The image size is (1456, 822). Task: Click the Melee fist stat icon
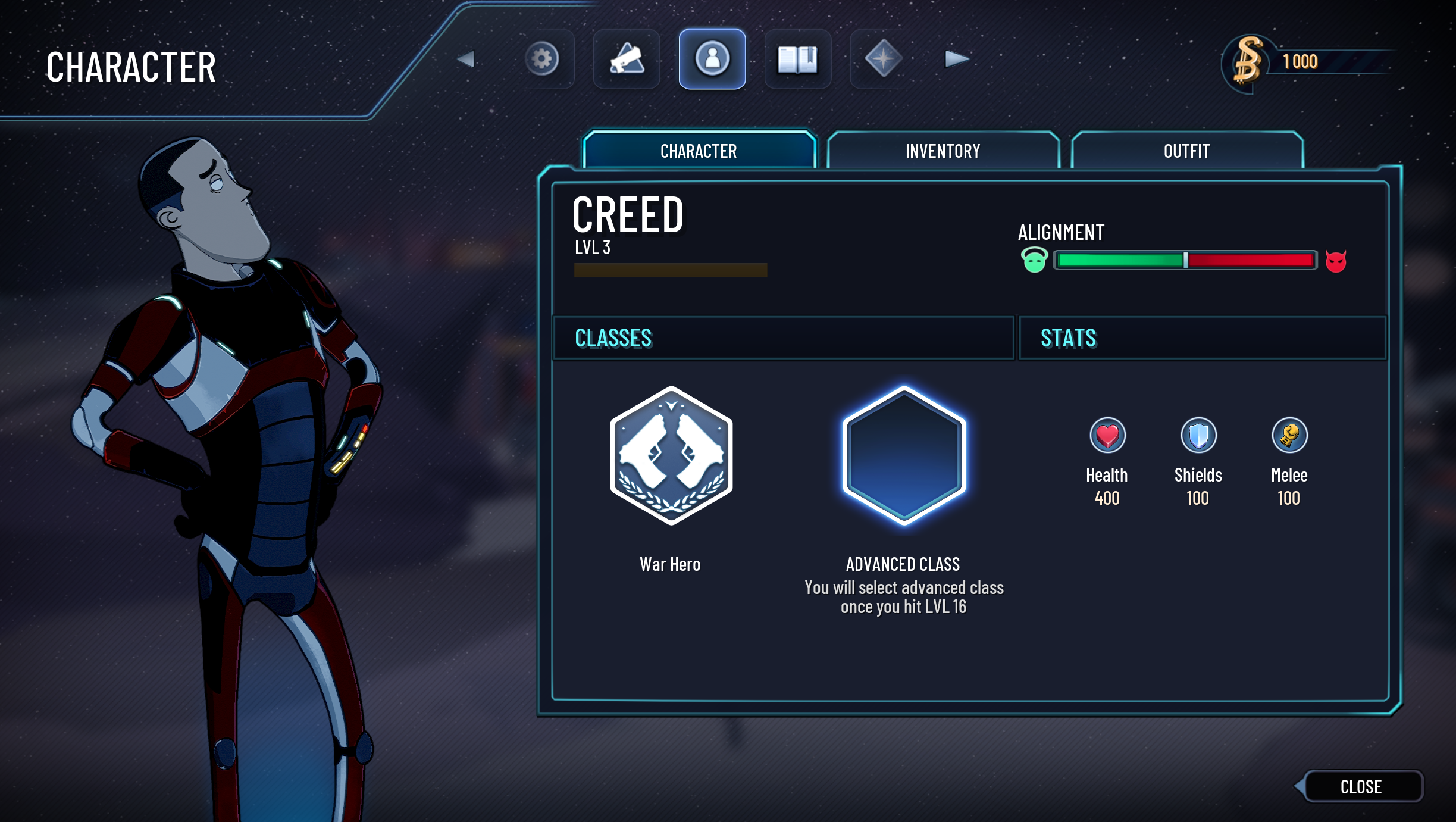tap(1289, 435)
